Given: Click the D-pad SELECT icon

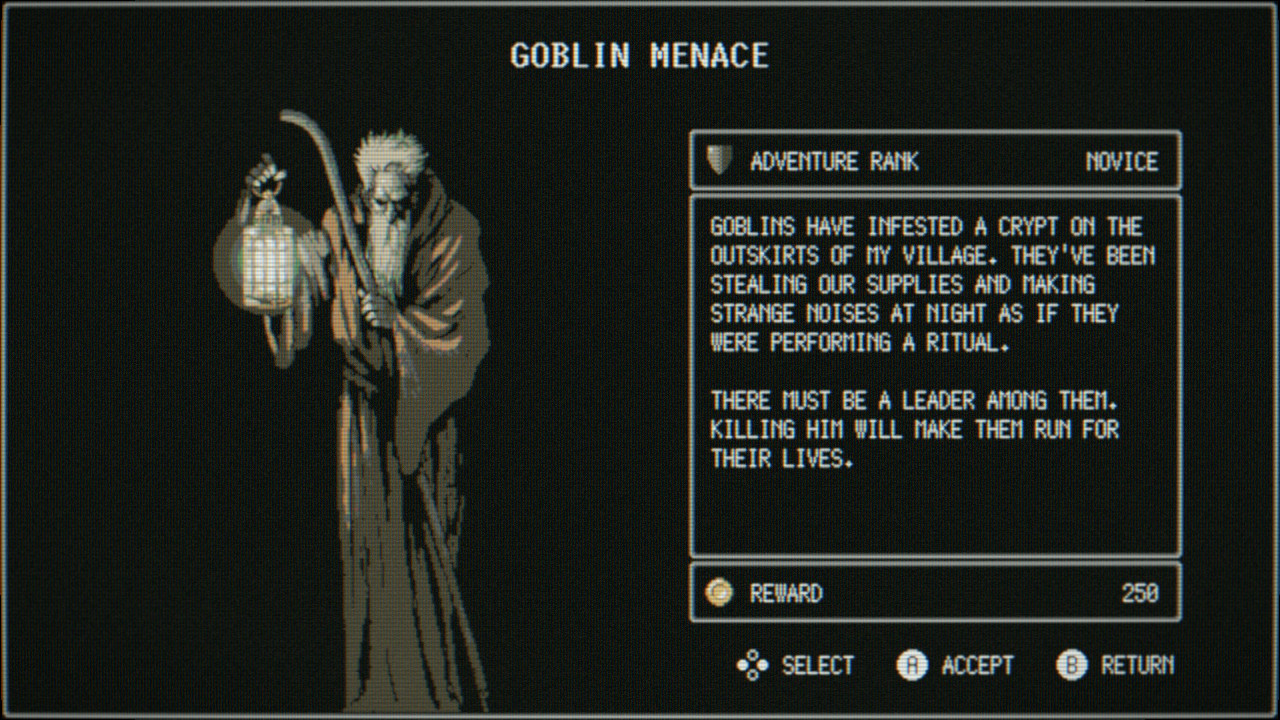Looking at the screenshot, I should pyautogui.click(x=751, y=665).
